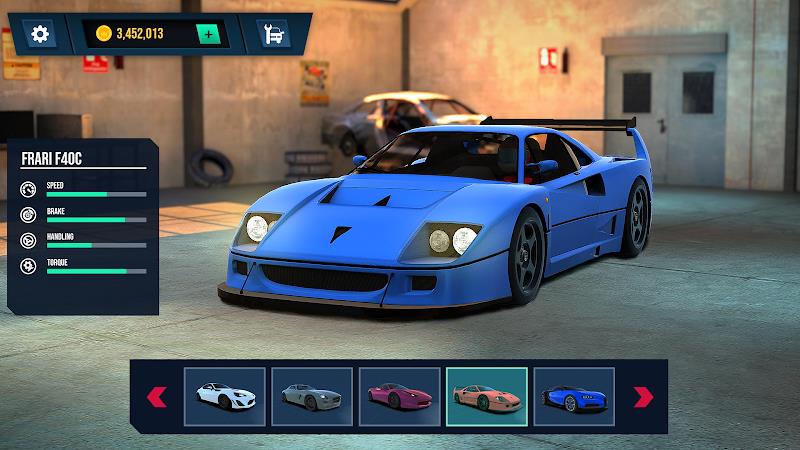Viewport: 800px width, 450px height.
Task: Select the white sports car thumbnail
Action: point(225,397)
